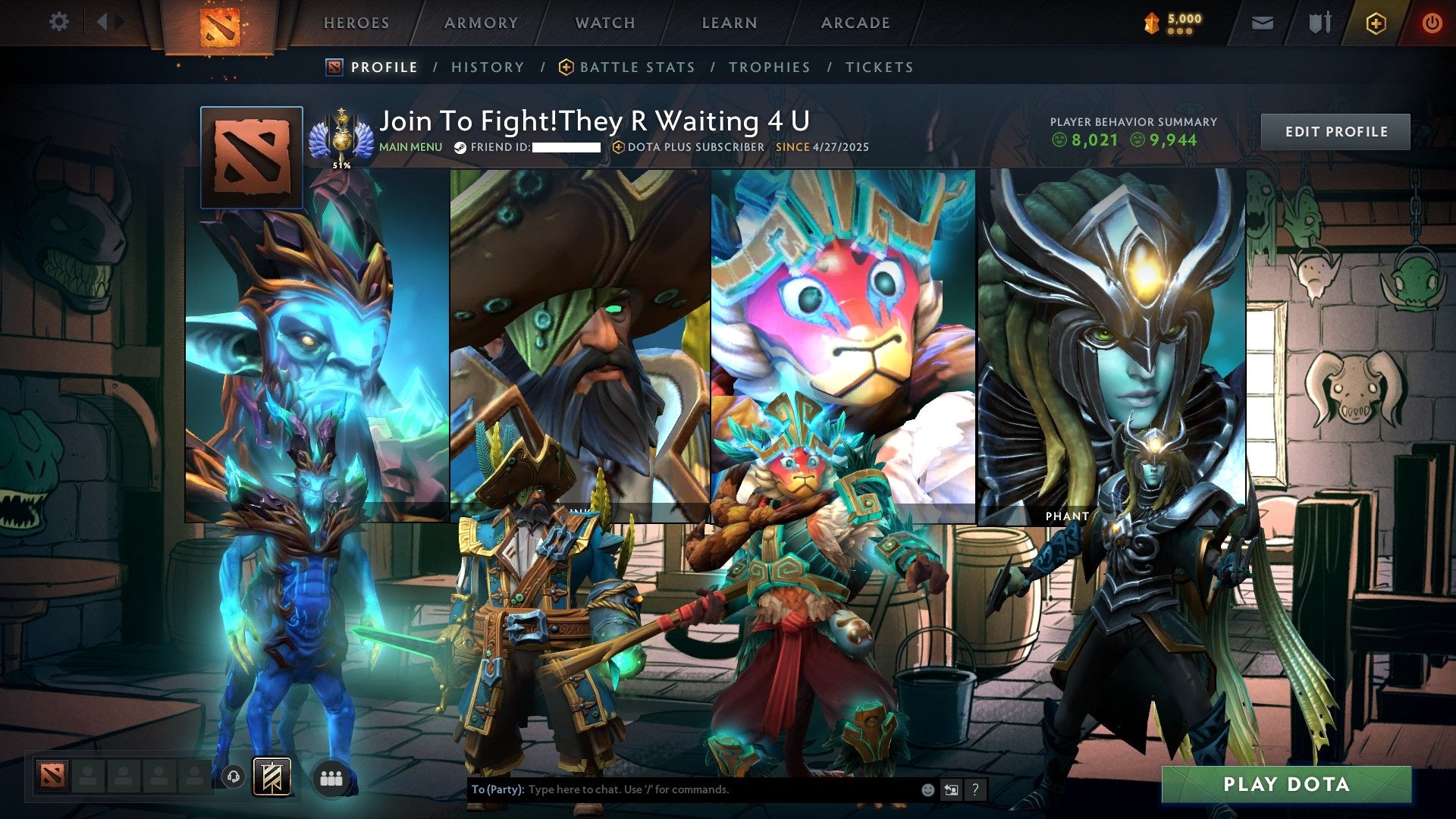Open Main Menu under the profile name

click(x=410, y=146)
